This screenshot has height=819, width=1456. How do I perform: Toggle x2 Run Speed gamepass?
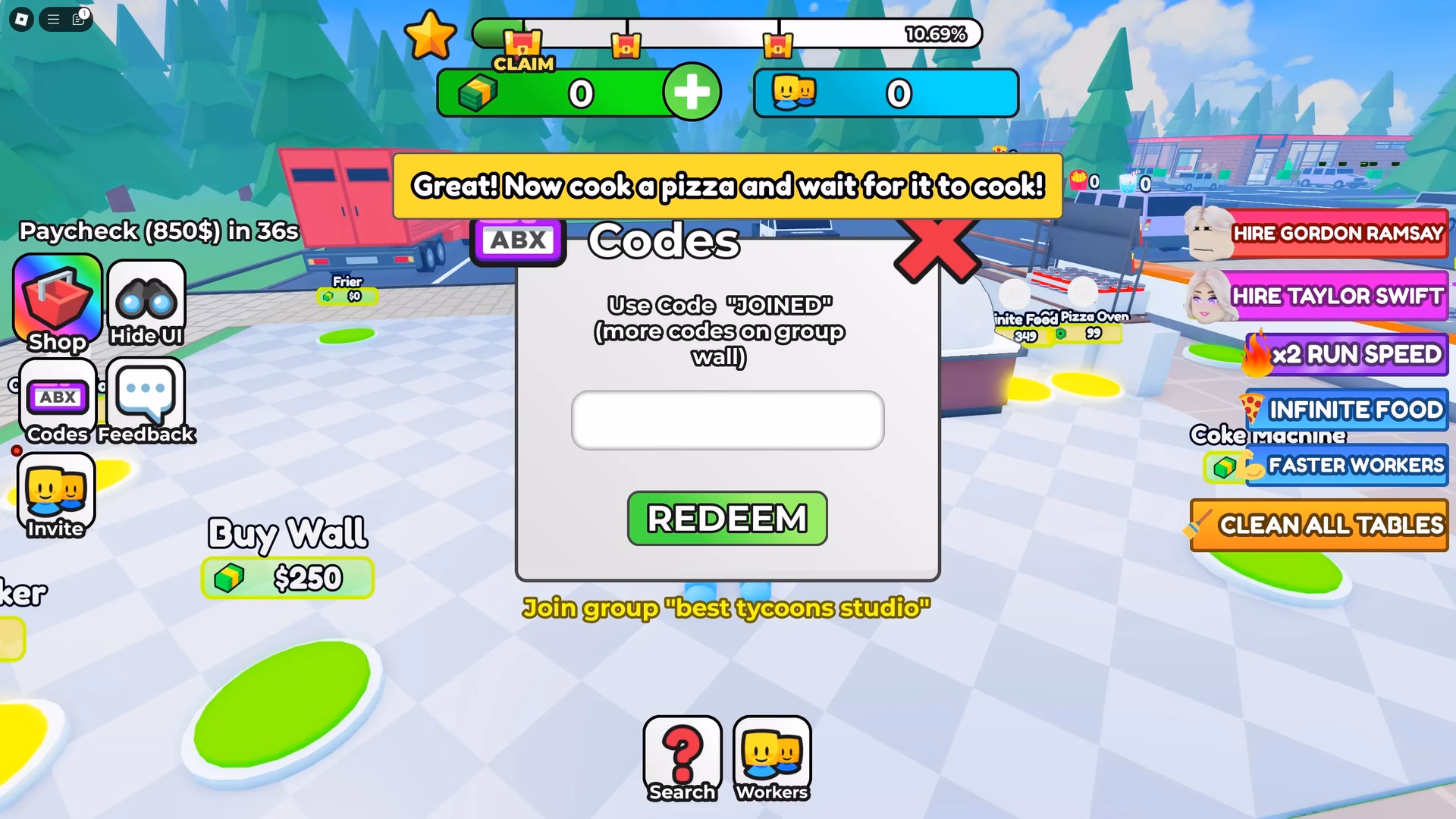click(1346, 353)
